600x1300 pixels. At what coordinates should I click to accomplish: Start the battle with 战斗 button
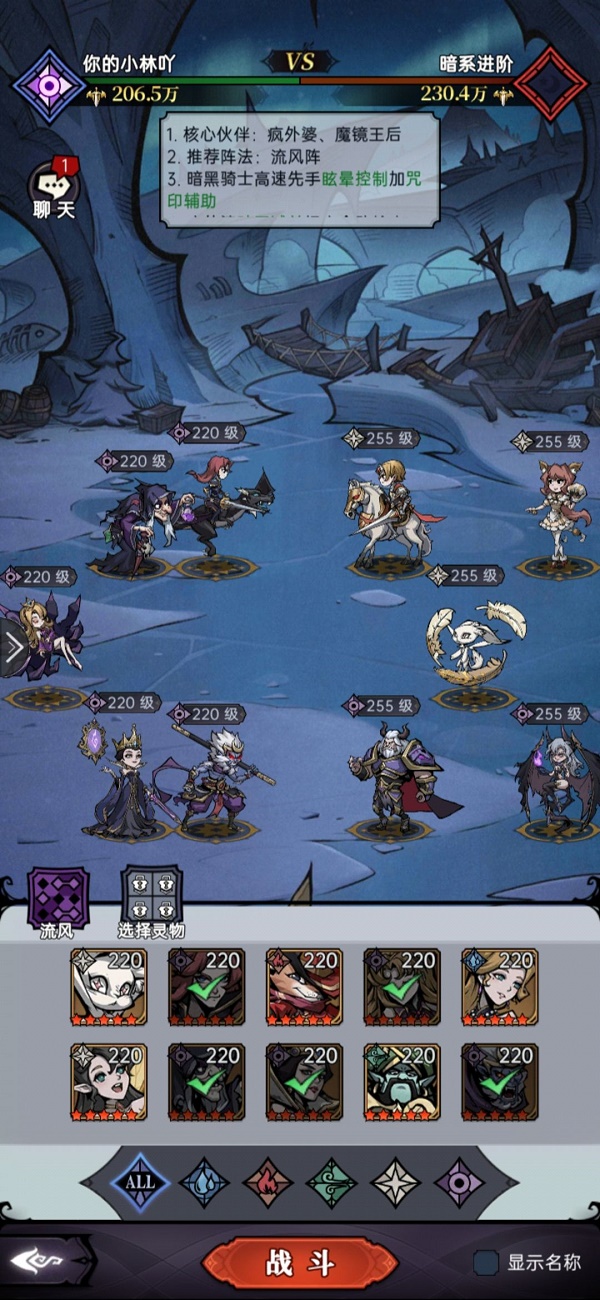click(x=300, y=1262)
